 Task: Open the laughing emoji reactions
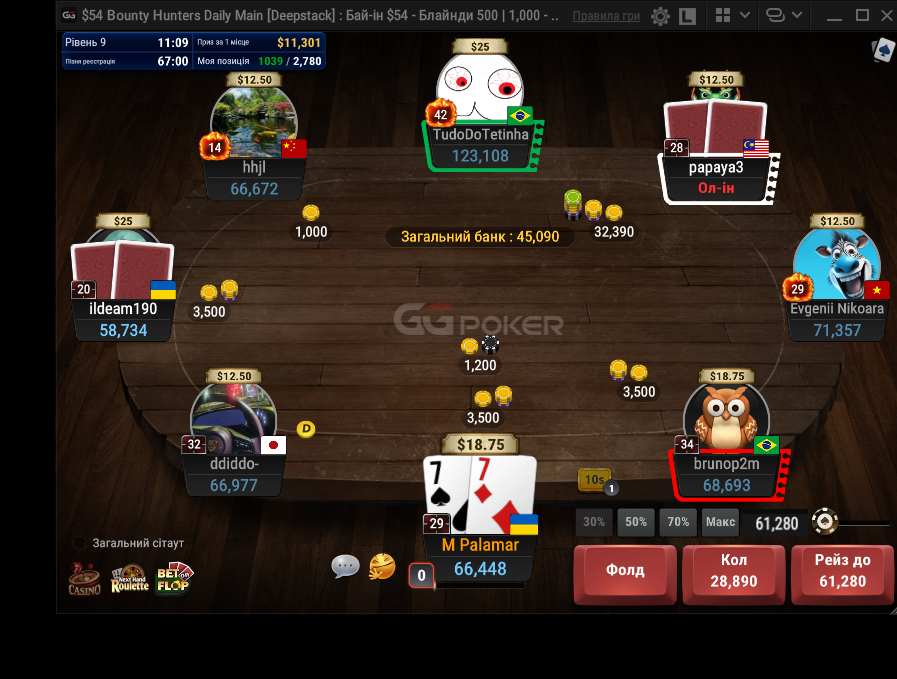382,567
